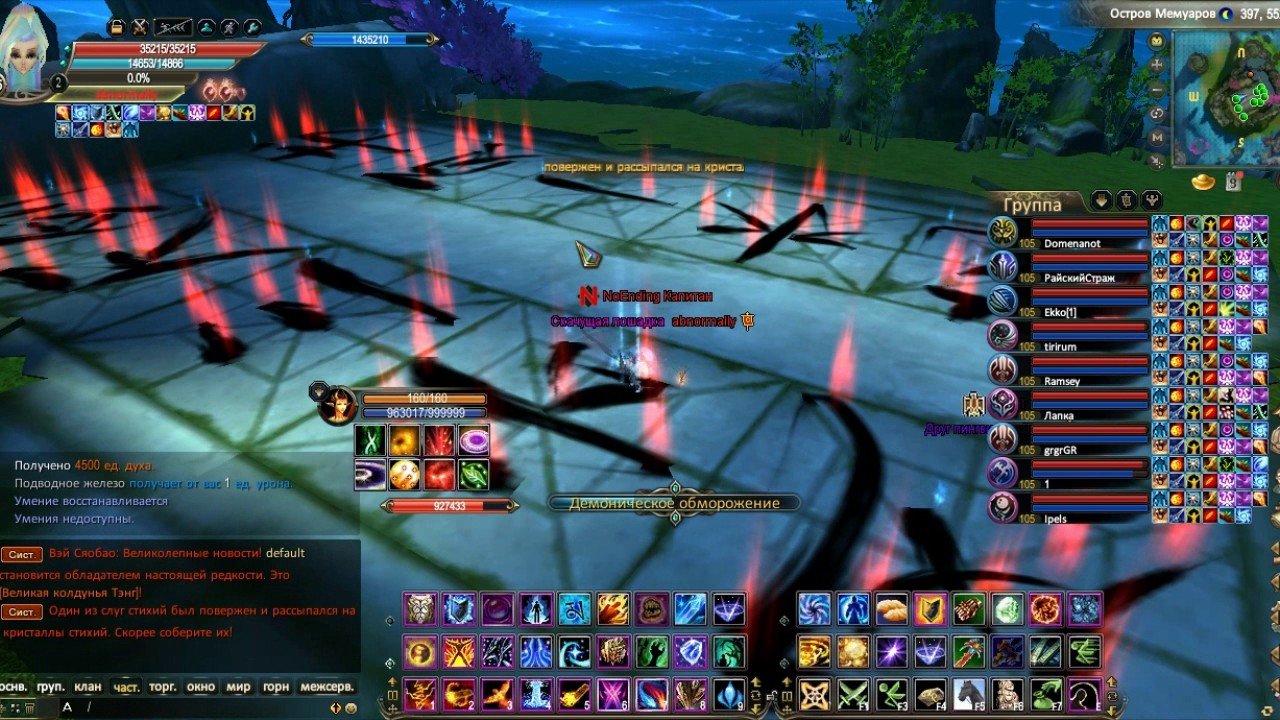Activate the blue lotus skill in slot 9
This screenshot has height=720, width=1280.
(729, 692)
